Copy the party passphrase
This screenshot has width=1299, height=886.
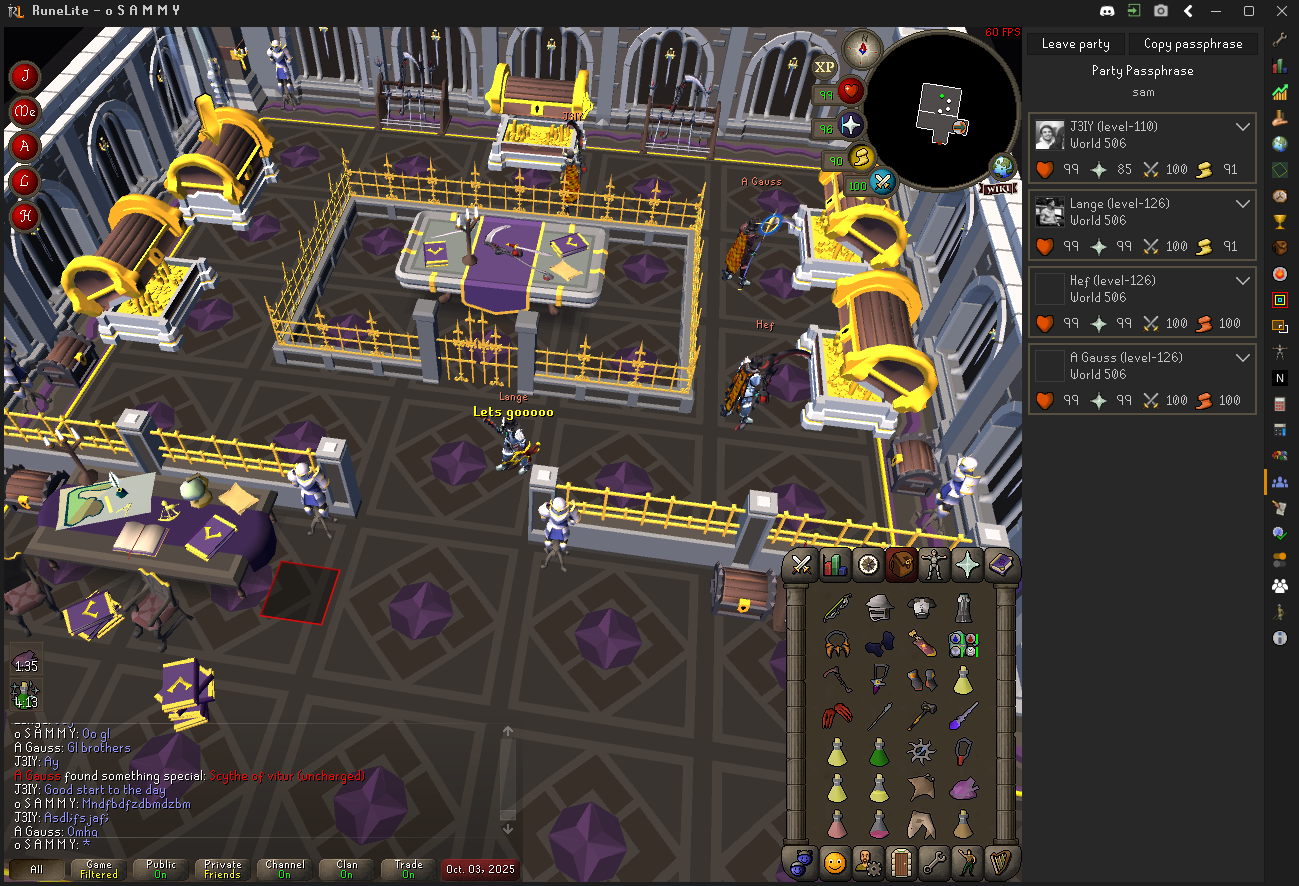[1192, 44]
